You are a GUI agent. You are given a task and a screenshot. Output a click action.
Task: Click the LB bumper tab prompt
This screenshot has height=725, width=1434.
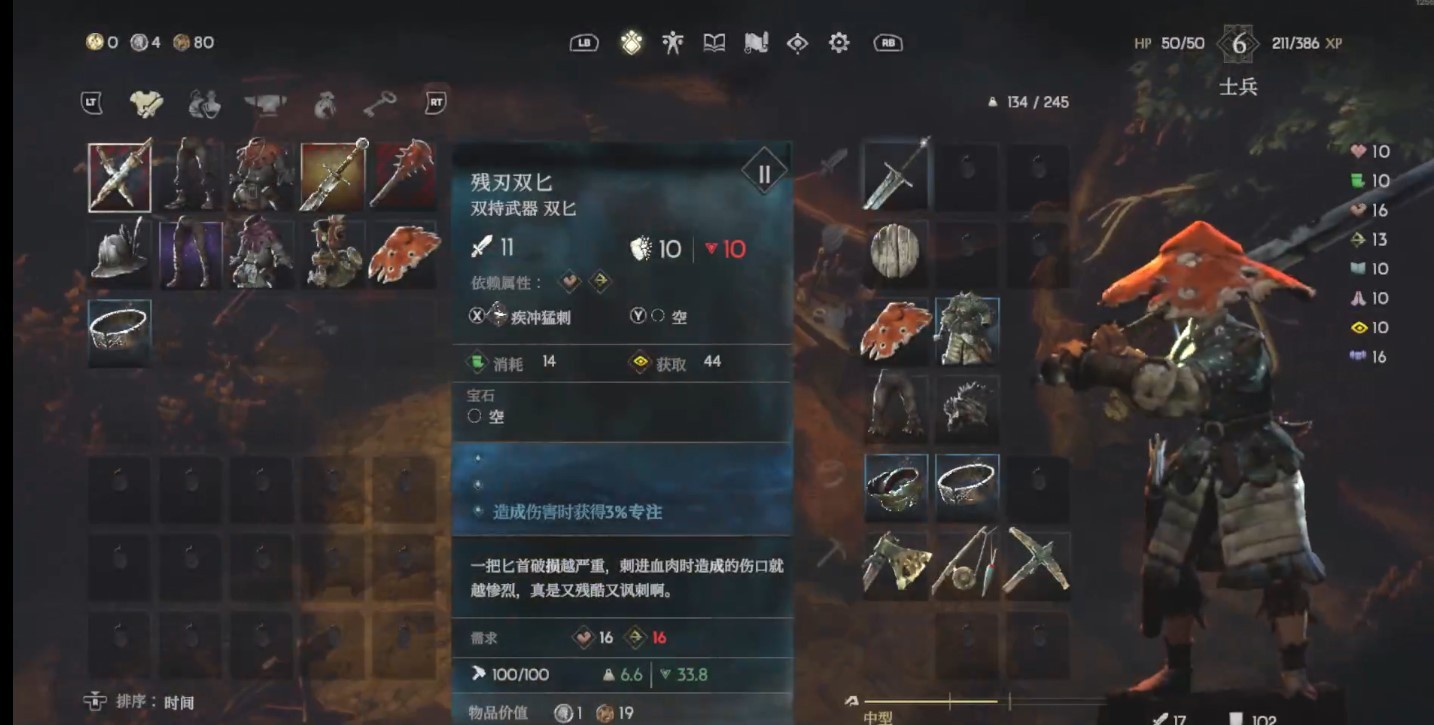click(586, 43)
